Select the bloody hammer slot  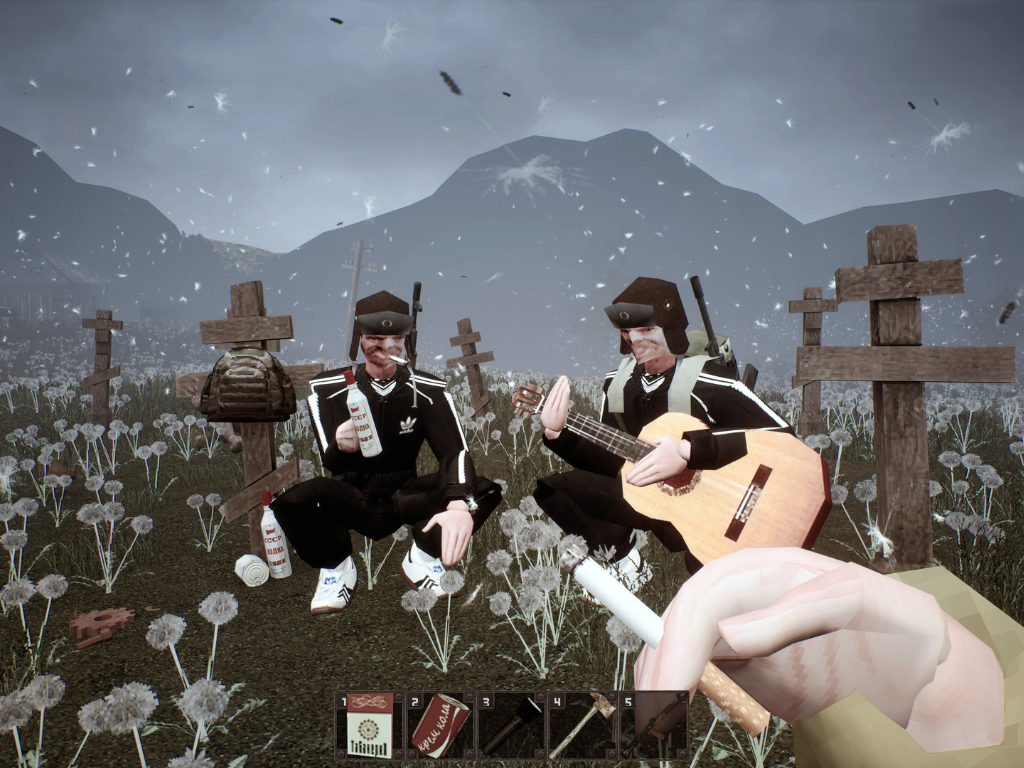coord(582,725)
